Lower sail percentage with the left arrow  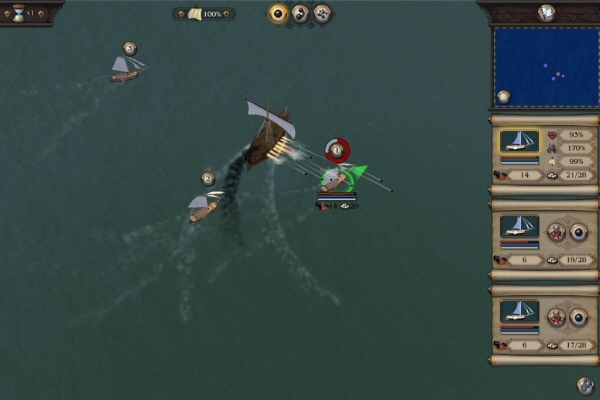(x=180, y=14)
